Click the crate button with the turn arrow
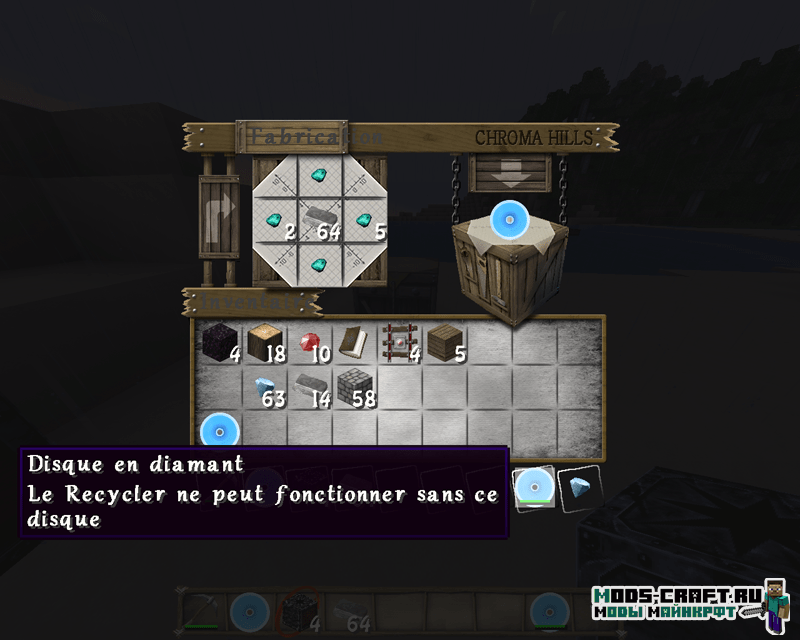The width and height of the screenshot is (800, 640). click(218, 218)
